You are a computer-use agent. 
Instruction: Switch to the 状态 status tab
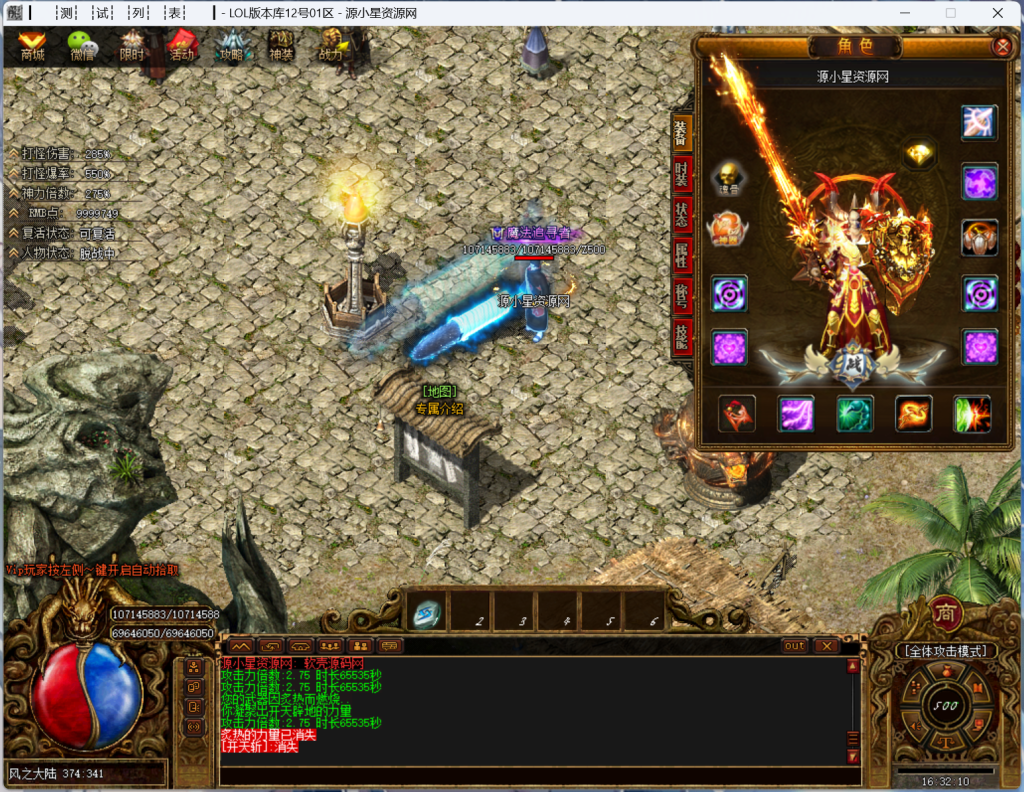[x=681, y=214]
